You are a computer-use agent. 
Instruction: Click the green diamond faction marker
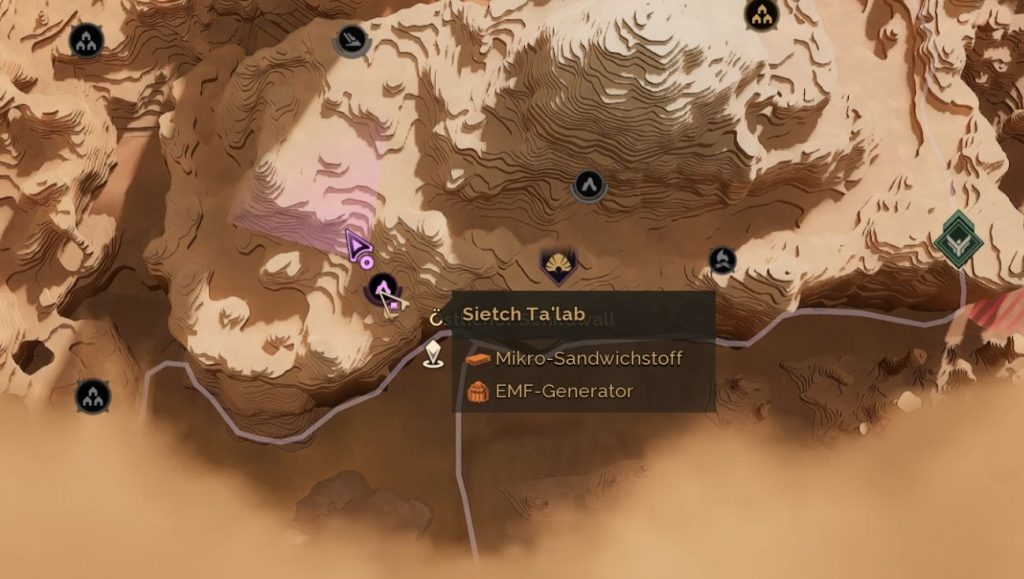959,239
